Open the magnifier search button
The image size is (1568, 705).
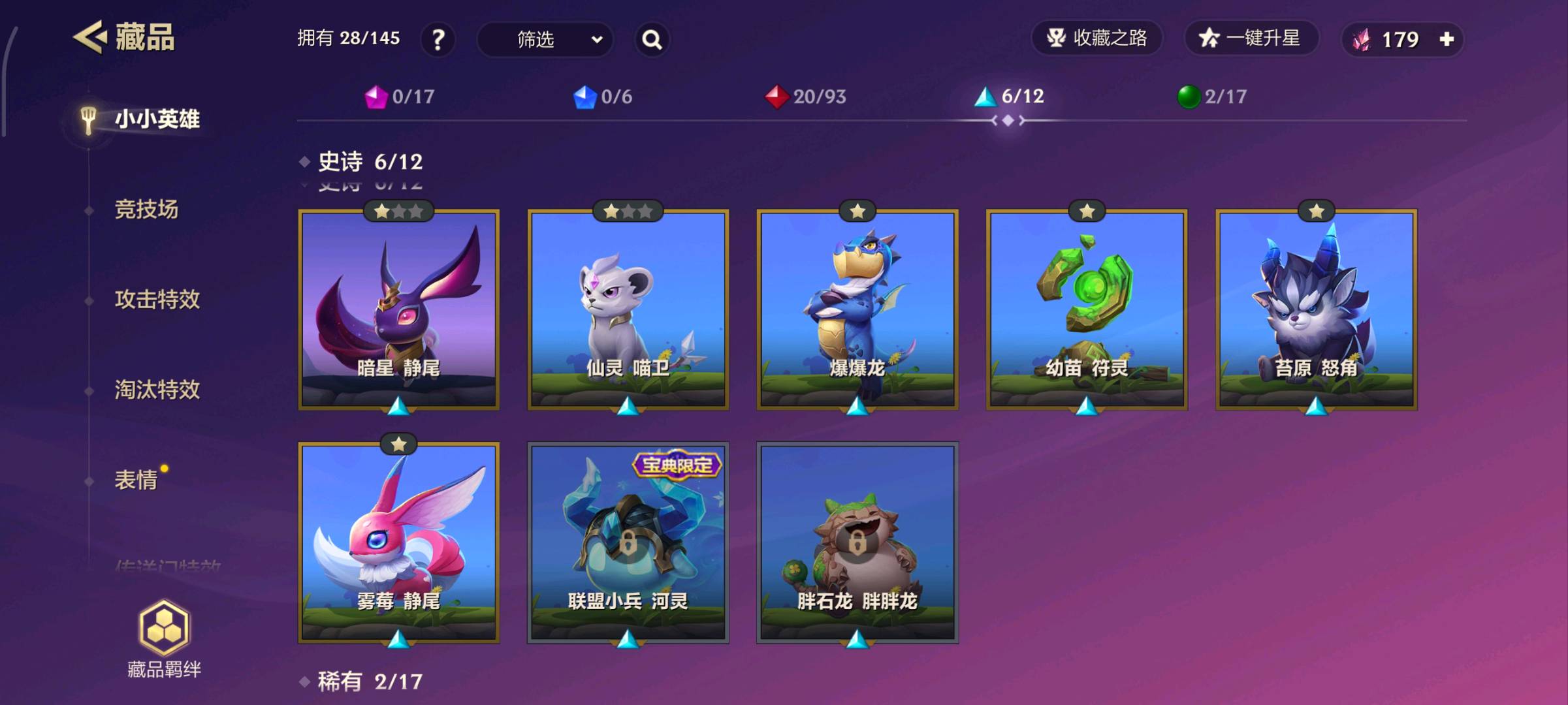652,40
